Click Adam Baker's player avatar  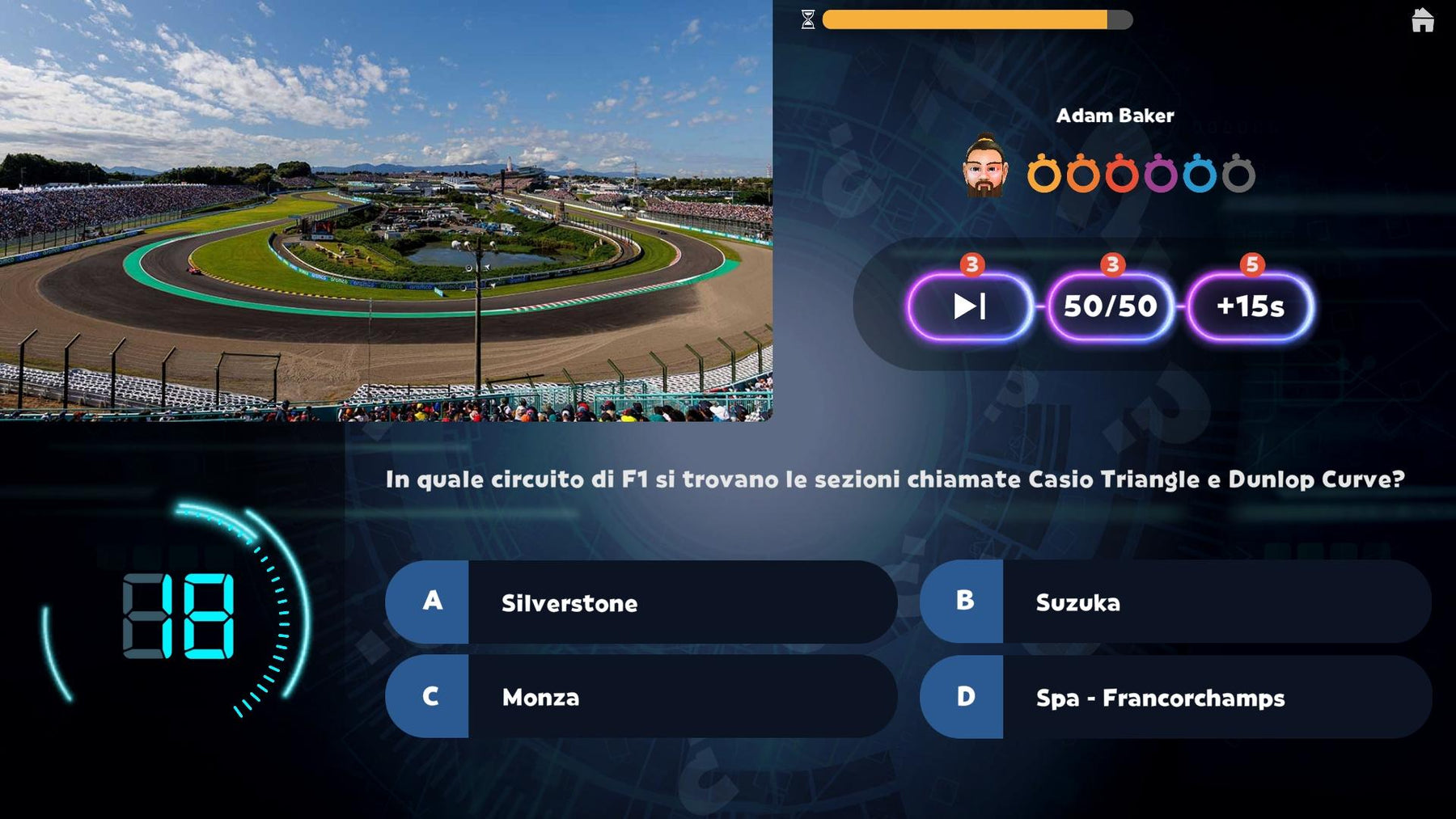(984, 167)
